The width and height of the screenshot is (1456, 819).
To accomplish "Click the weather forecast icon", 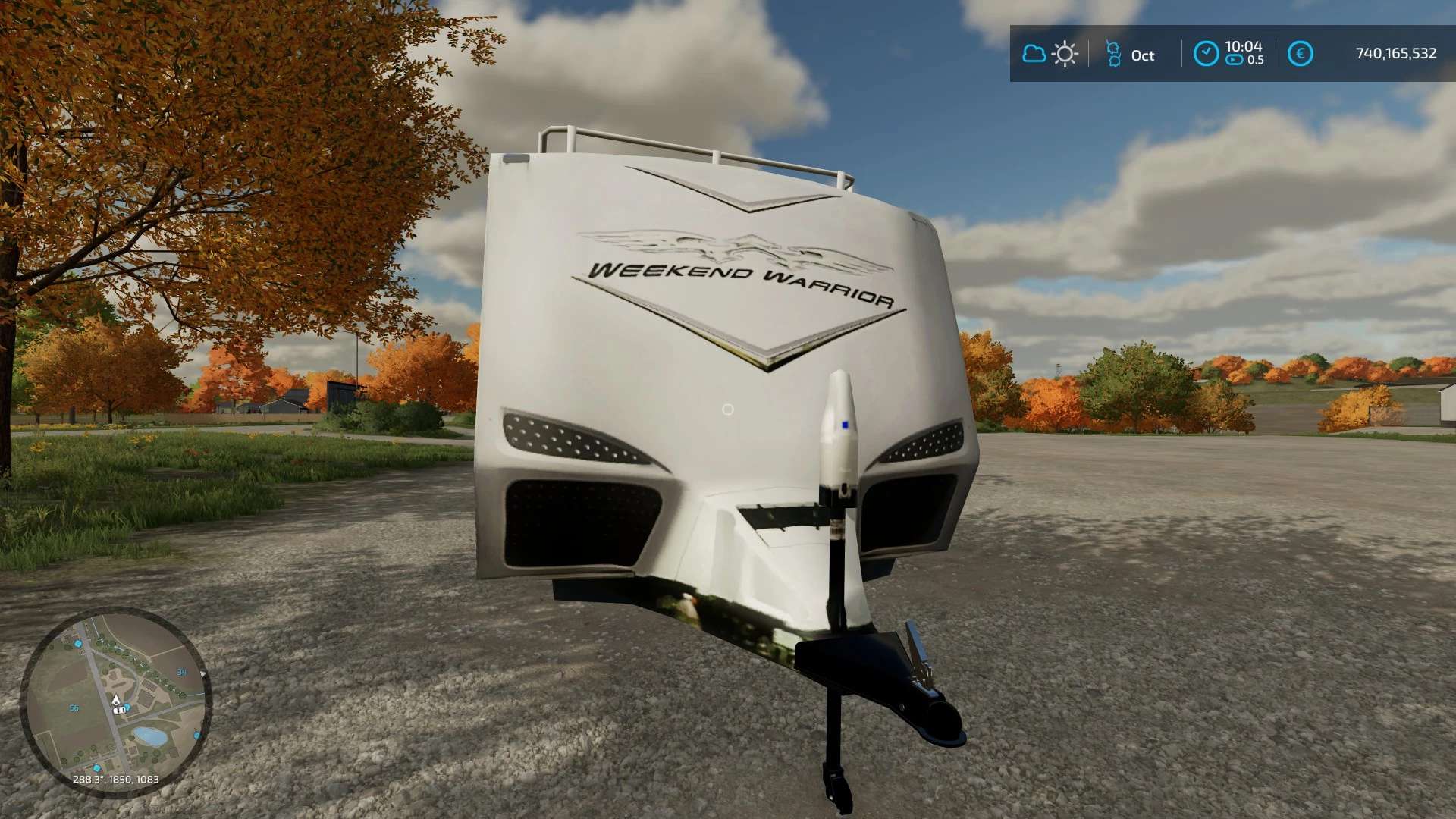I will [1050, 54].
